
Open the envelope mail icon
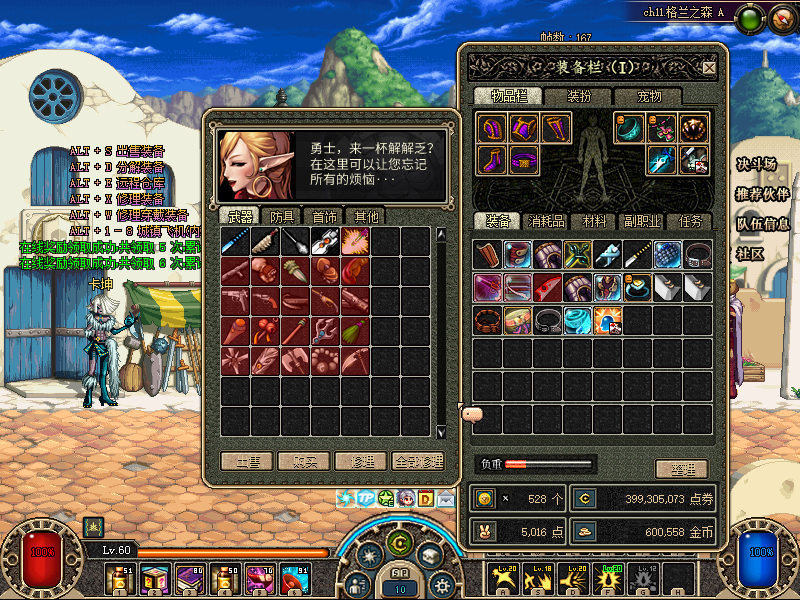(445, 498)
